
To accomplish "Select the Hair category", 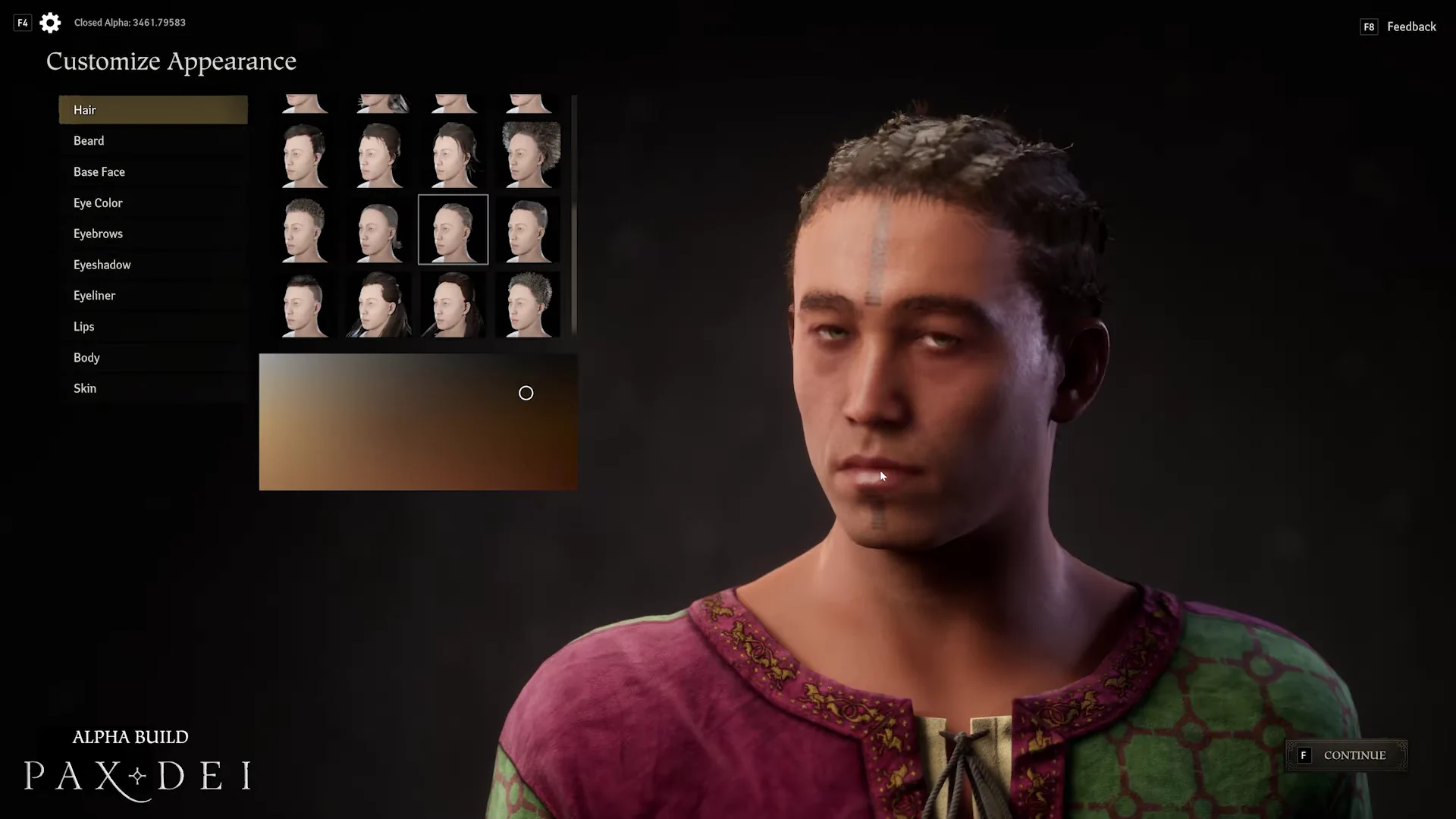I will (152, 110).
